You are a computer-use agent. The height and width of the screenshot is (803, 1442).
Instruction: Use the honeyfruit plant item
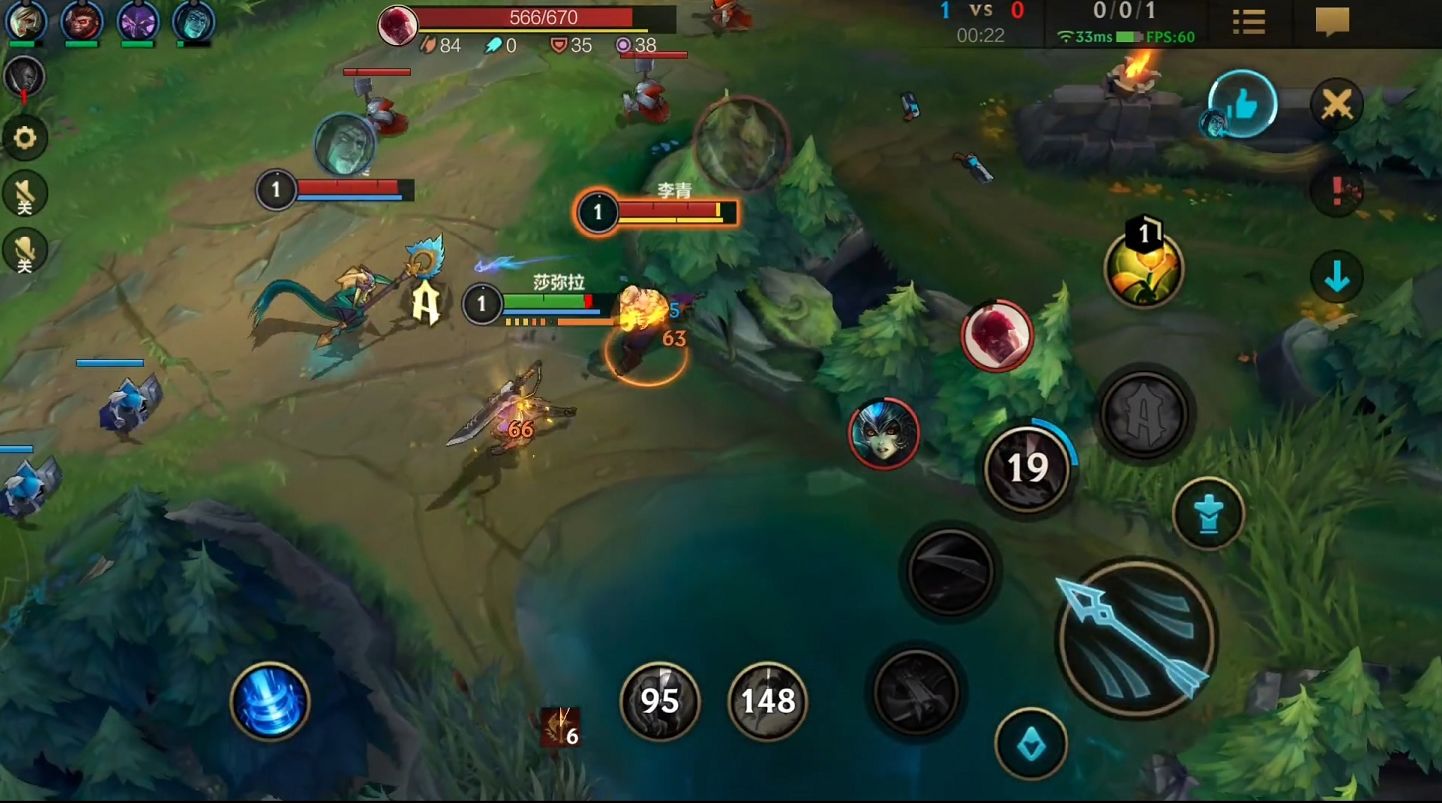(1144, 269)
